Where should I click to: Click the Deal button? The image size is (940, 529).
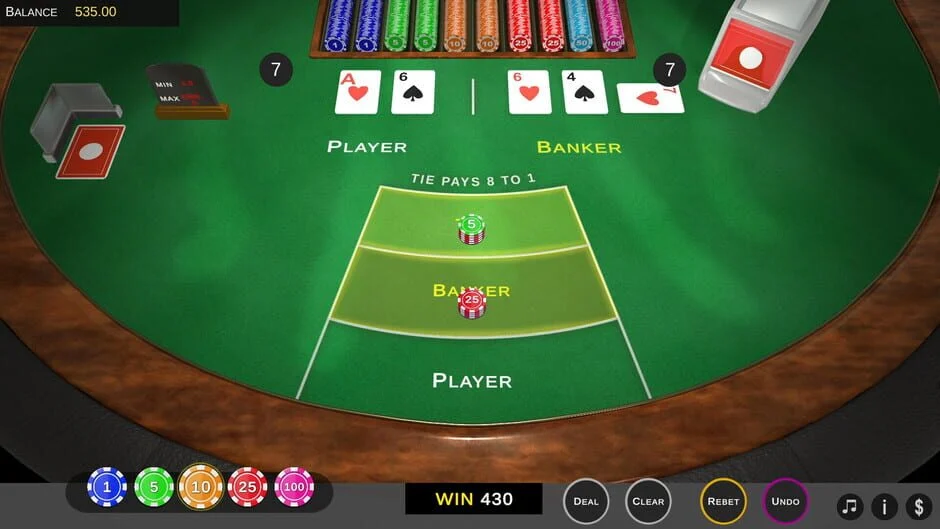tap(586, 501)
